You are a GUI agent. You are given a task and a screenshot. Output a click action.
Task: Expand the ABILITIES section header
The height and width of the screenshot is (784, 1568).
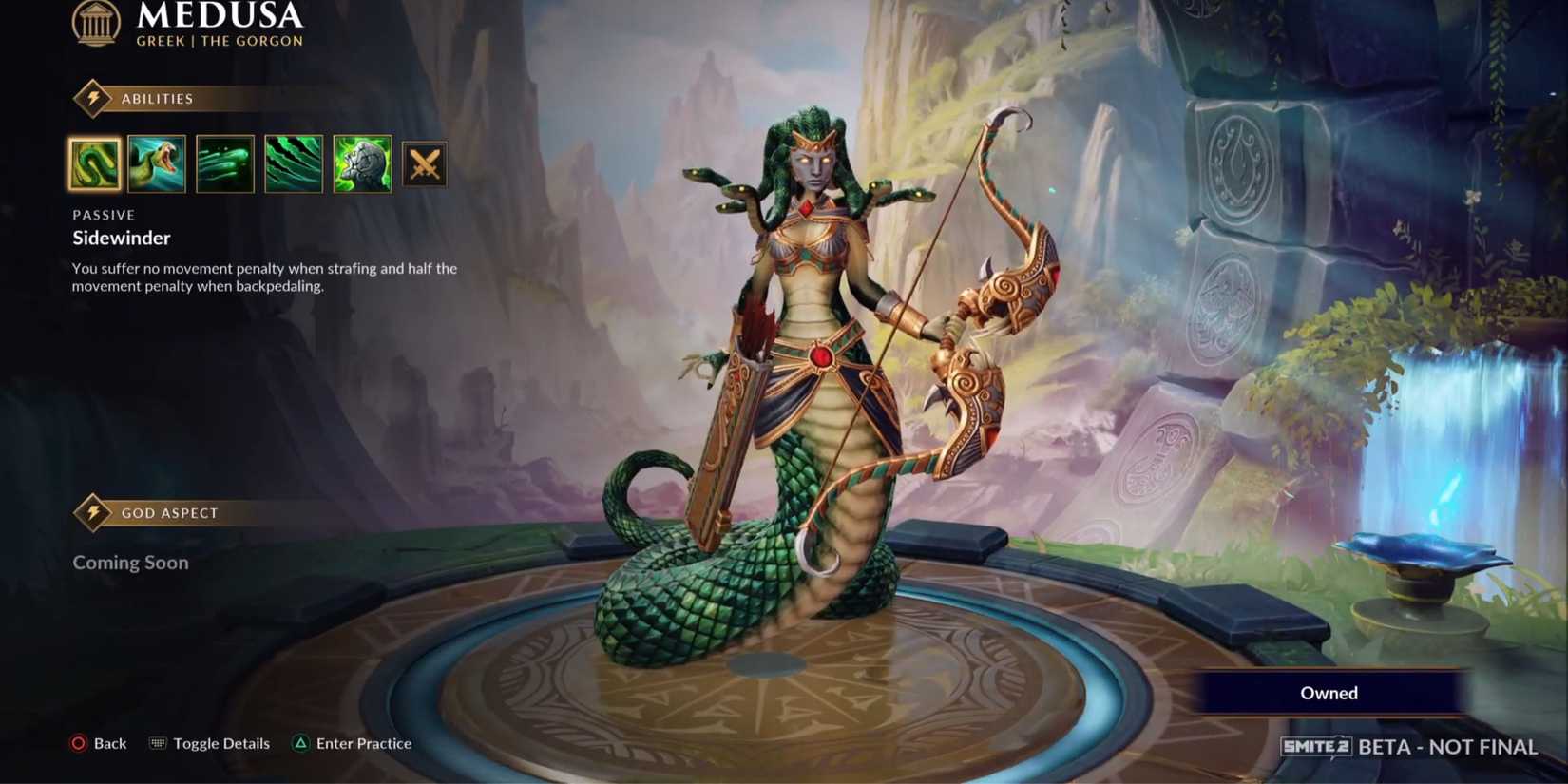coord(160,99)
